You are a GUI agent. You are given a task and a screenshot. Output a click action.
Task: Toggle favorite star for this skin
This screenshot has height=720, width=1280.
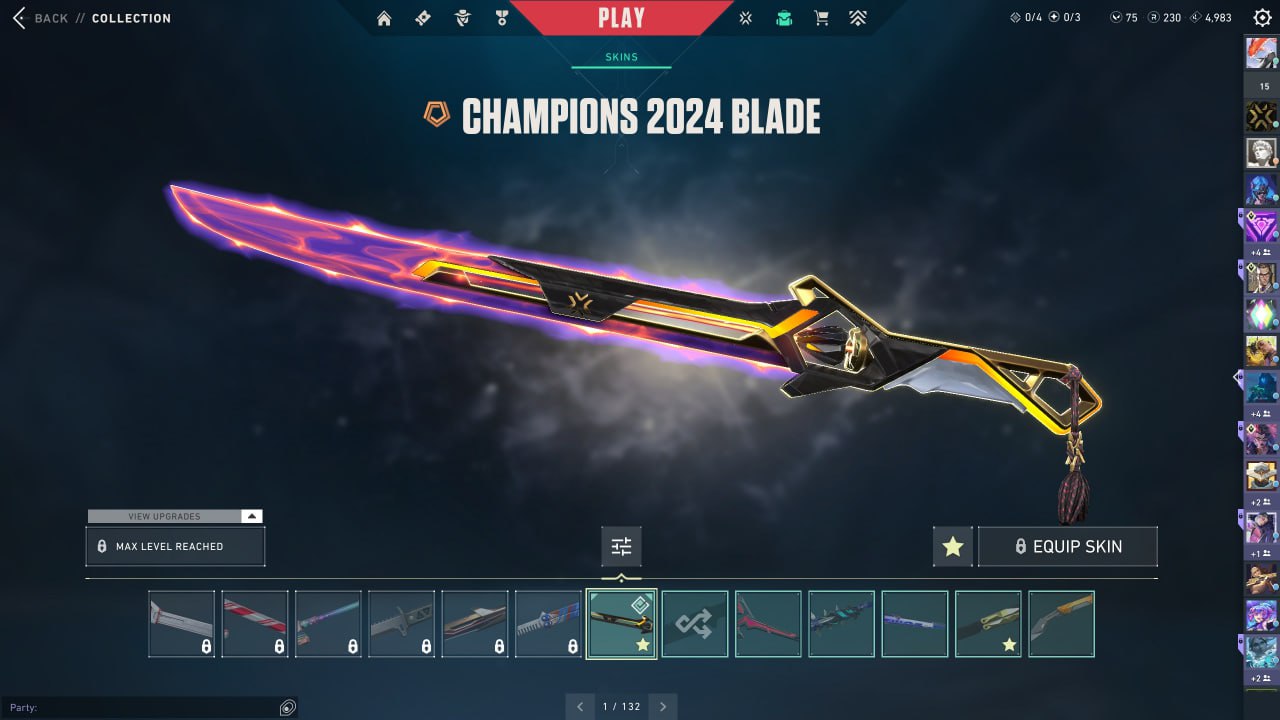[x=952, y=547]
